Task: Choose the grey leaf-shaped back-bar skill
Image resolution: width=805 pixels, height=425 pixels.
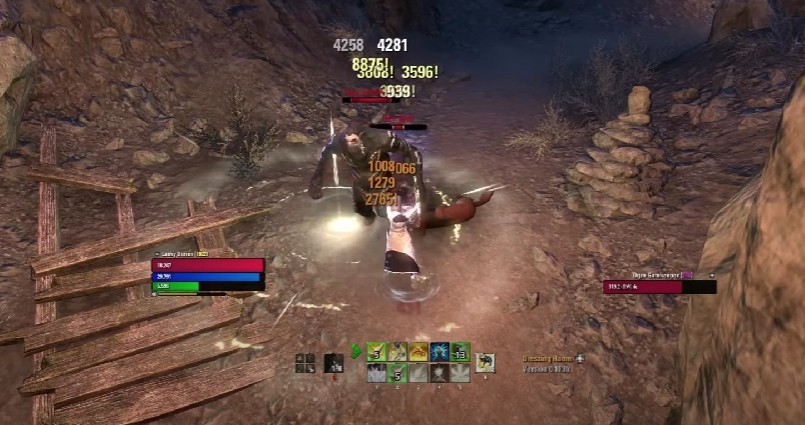Action: [460, 373]
